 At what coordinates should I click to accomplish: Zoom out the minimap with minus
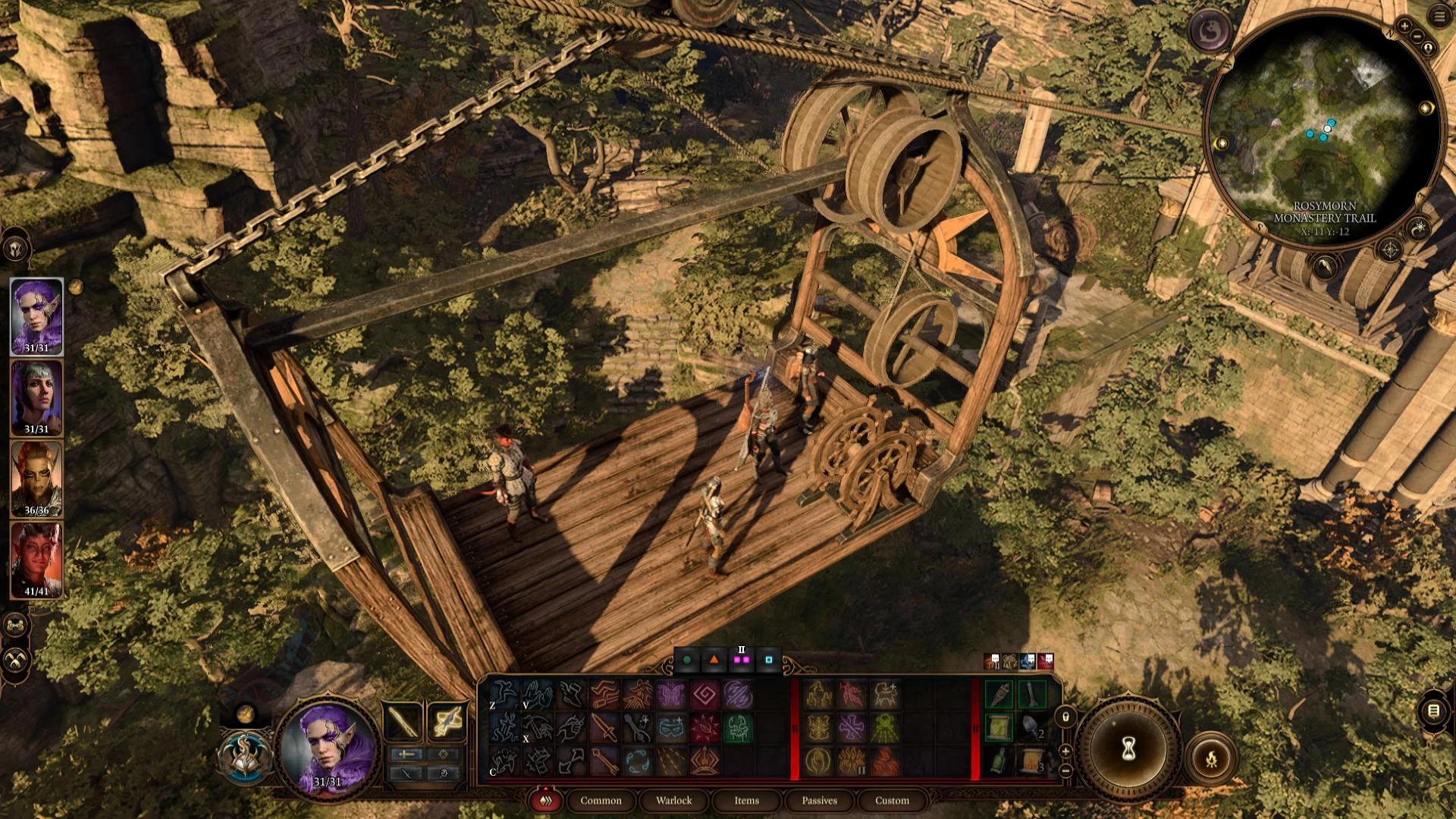pos(1417,36)
